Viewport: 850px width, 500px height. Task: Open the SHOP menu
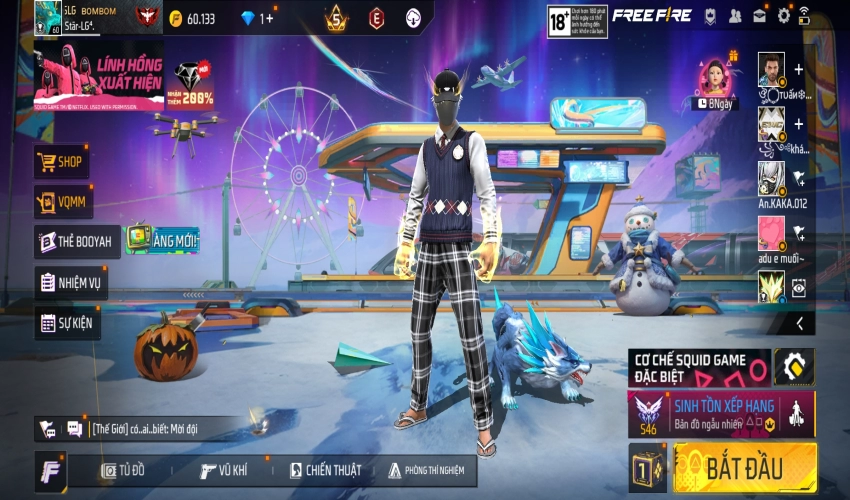tap(62, 161)
